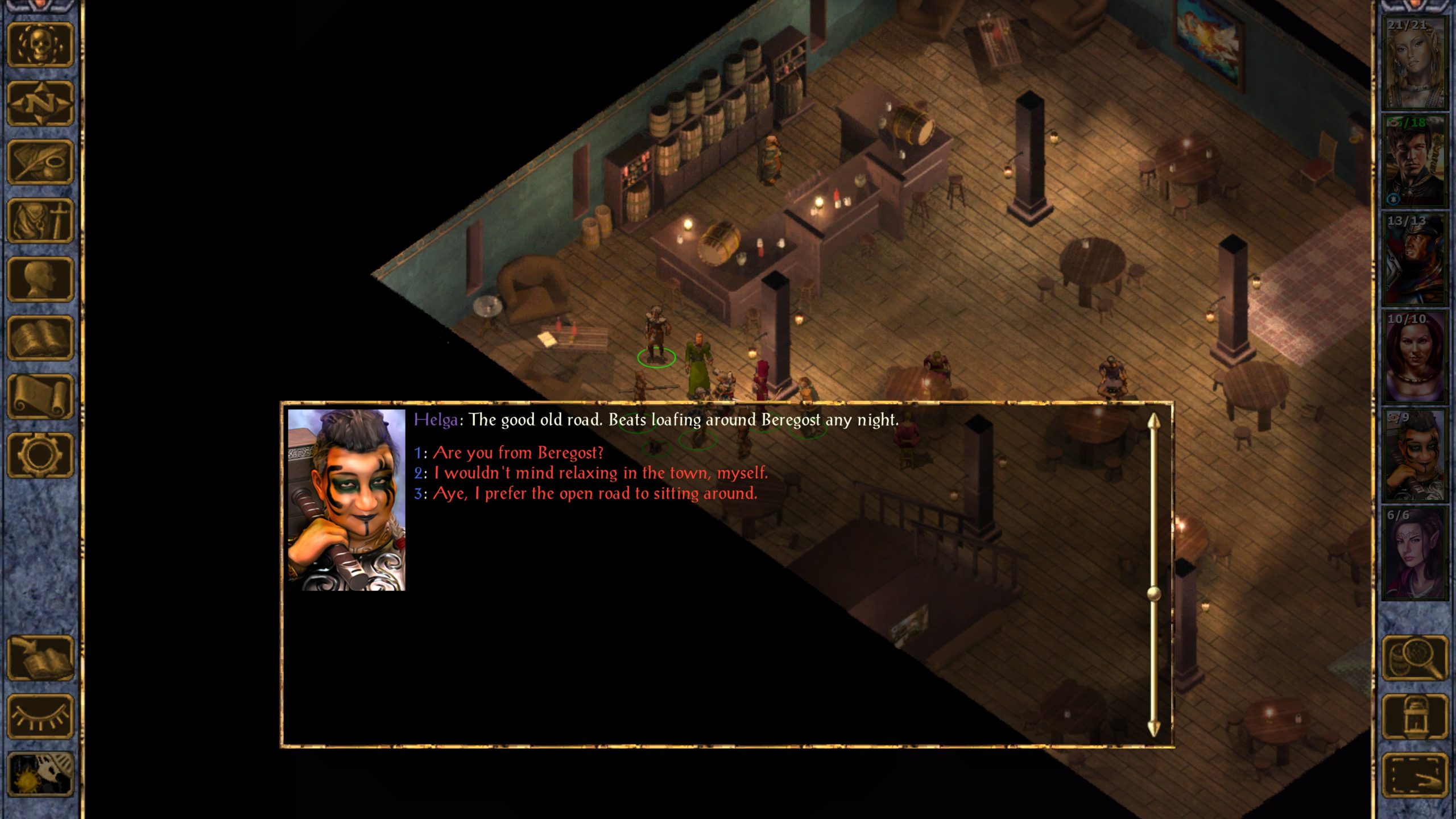Open the options gear icon

pos(40,455)
